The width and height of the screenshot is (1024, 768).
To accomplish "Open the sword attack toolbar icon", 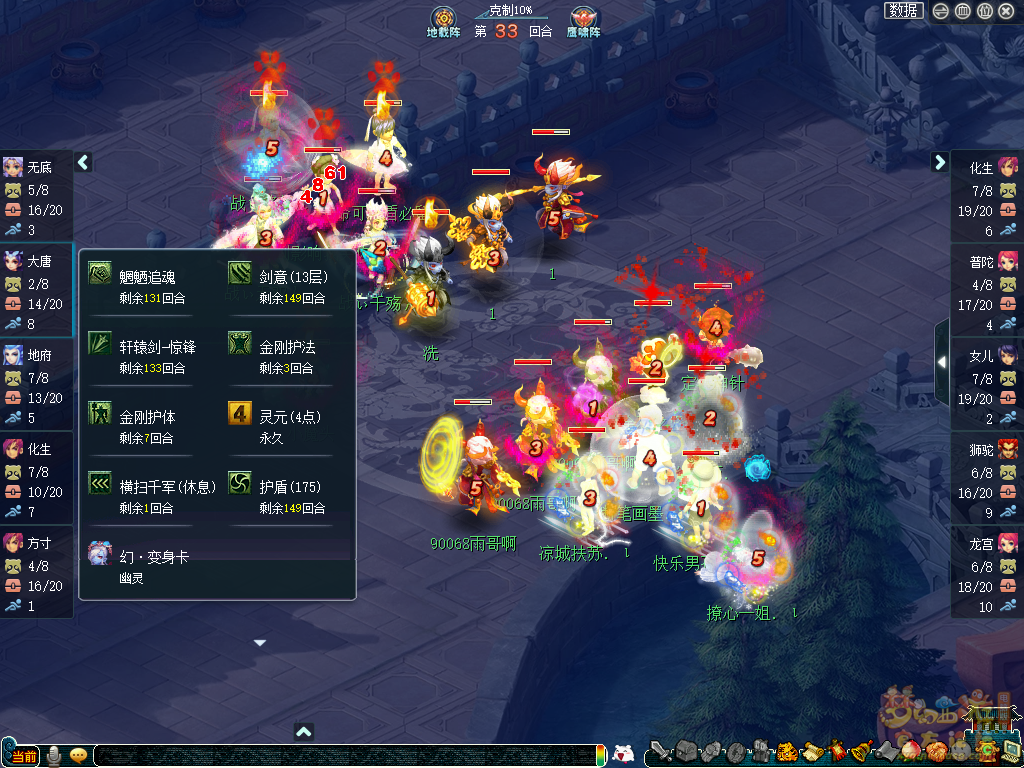I will coord(661,752).
